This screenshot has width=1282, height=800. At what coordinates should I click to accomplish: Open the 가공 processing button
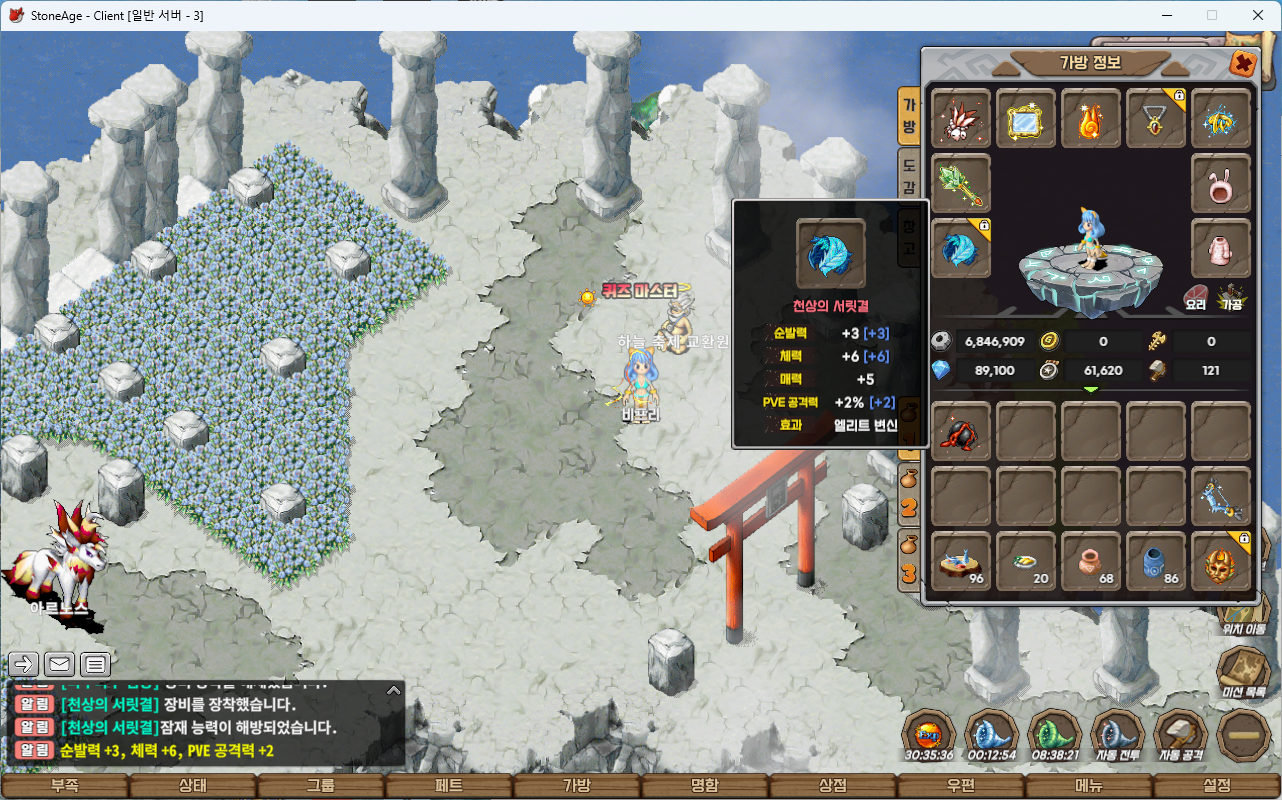1231,297
